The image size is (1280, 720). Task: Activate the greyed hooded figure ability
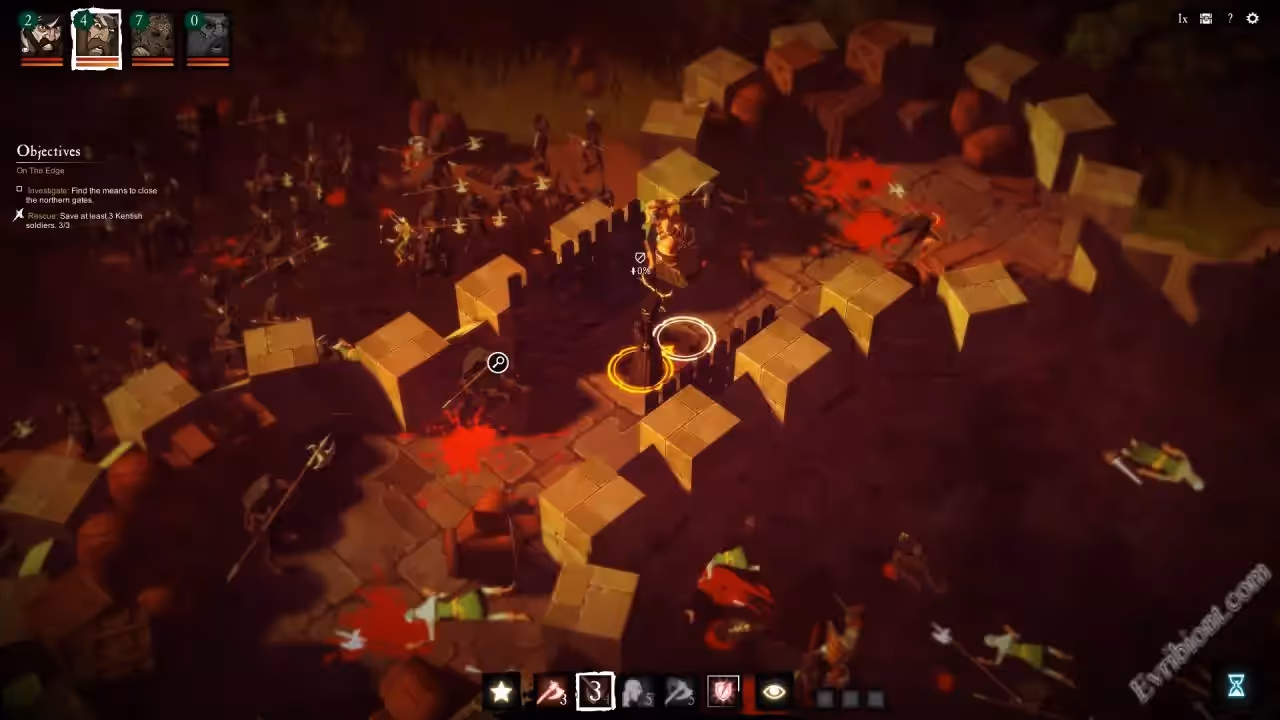pyautogui.click(x=636, y=691)
